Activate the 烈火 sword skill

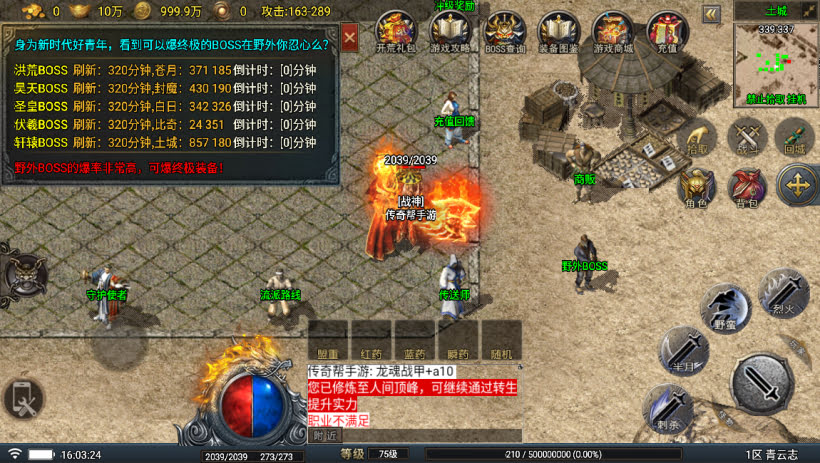[783, 293]
